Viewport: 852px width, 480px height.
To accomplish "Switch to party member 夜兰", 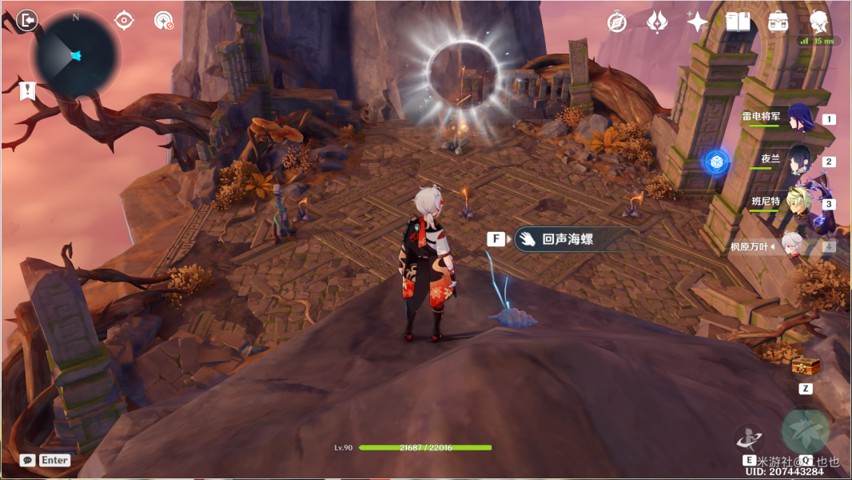I will pos(798,160).
